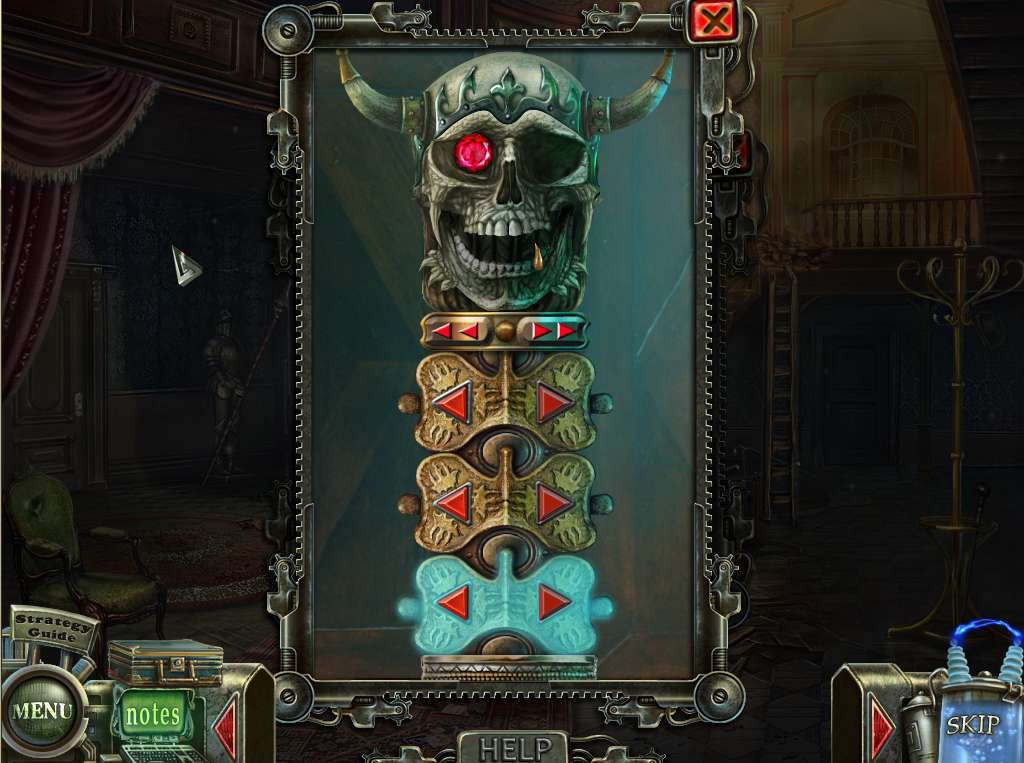Viewport: 1024px width, 763px height.
Task: Close the skull puzzle with the red X
Action: [x=713, y=21]
